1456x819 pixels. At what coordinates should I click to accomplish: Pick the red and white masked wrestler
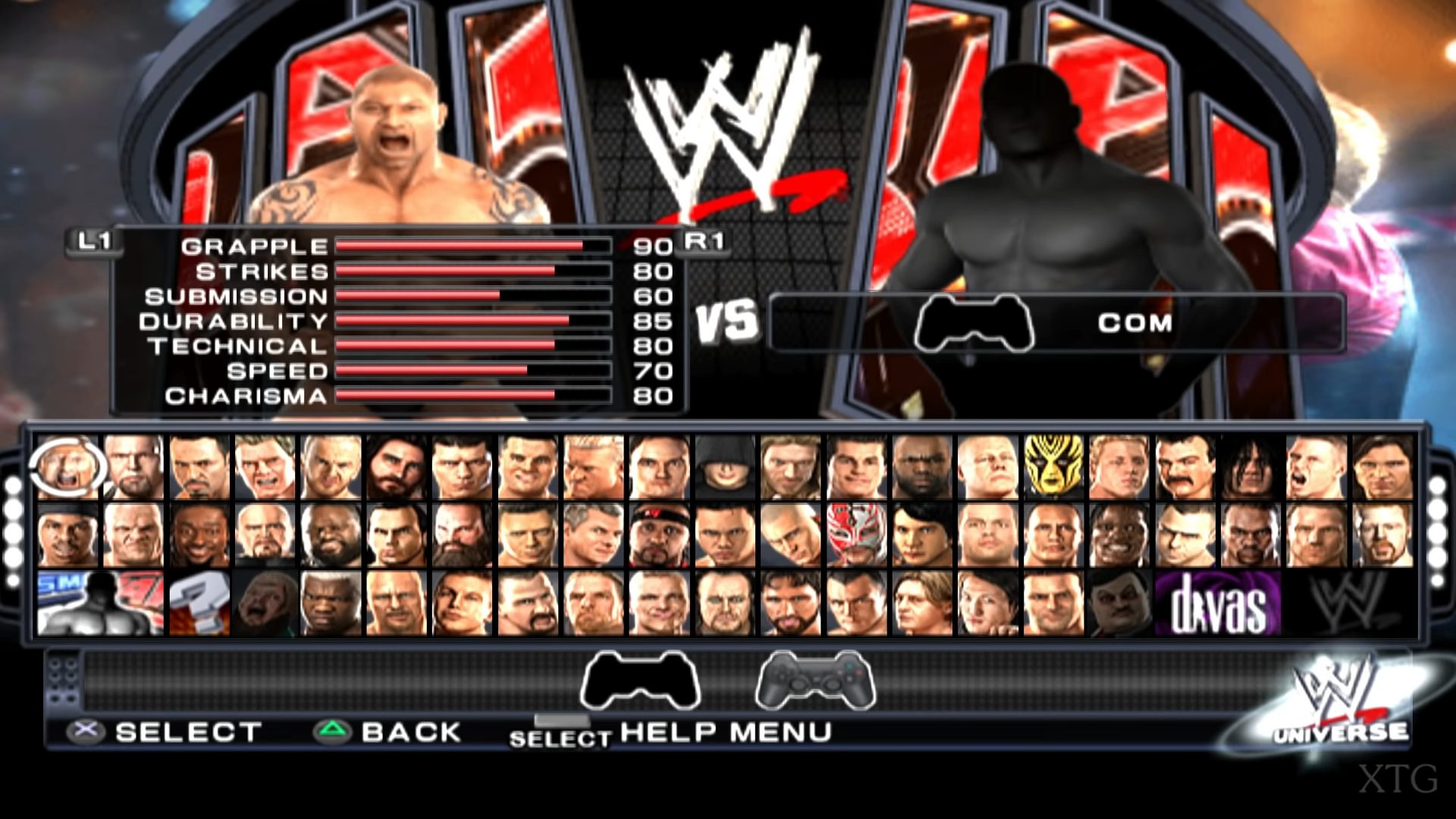coord(855,535)
